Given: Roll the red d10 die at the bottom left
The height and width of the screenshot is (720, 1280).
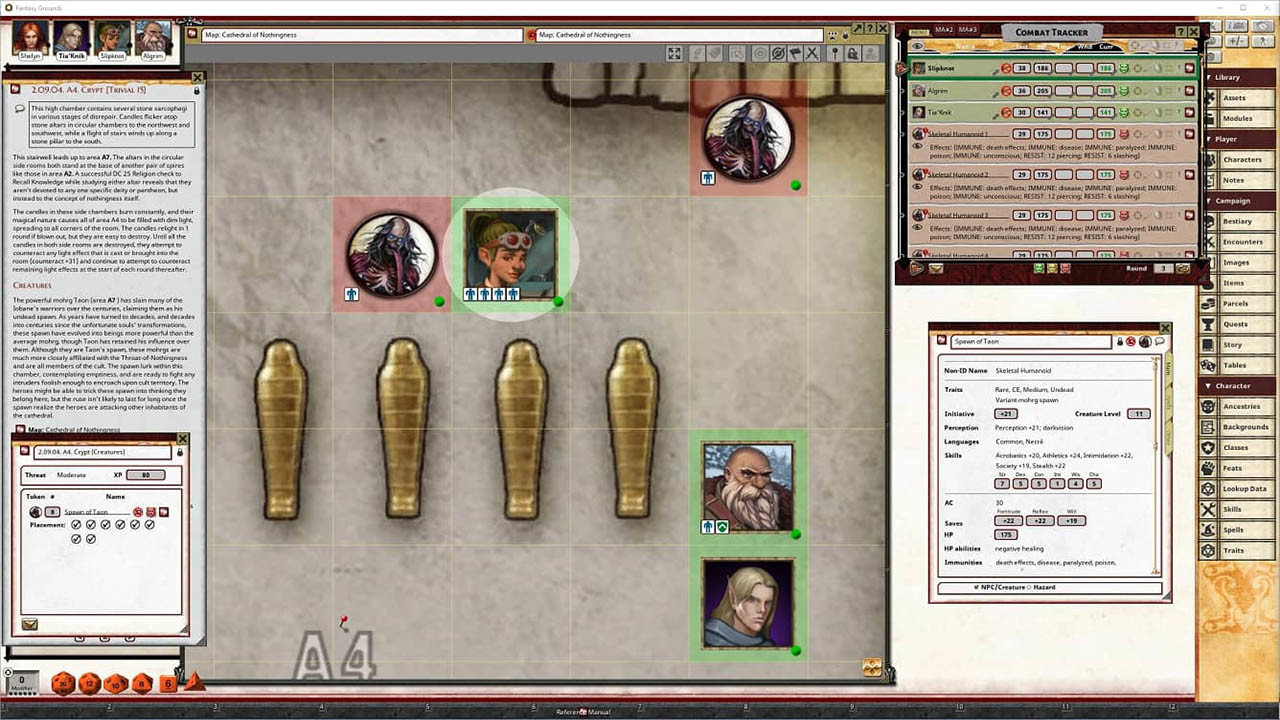Looking at the screenshot, I should 115,684.
